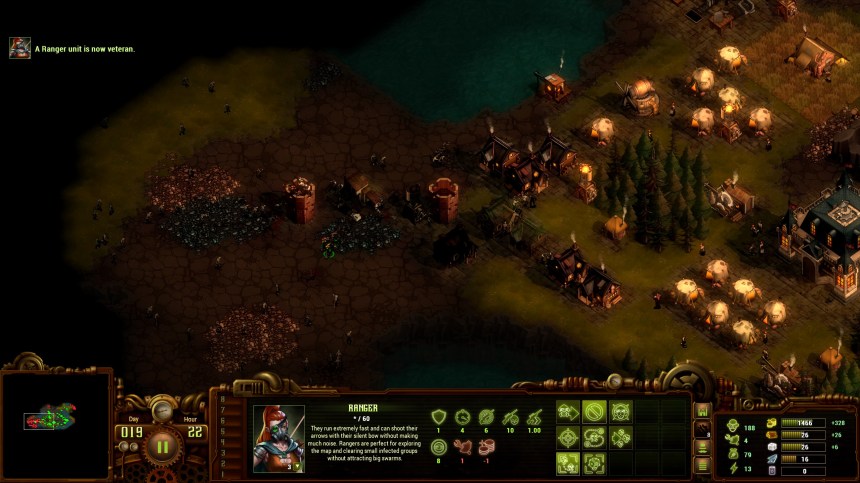Image resolution: width=860 pixels, height=483 pixels.
Task: Activate the stop command with the slashed circle
Action: click(x=595, y=411)
